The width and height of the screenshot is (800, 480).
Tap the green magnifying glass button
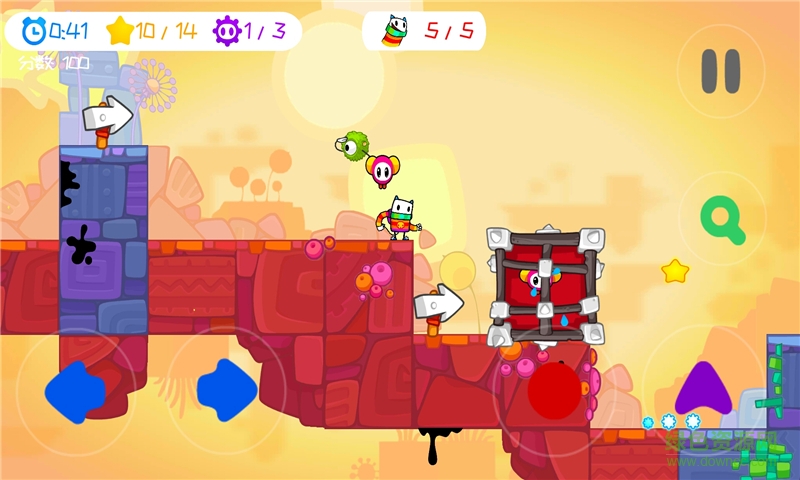[723, 219]
